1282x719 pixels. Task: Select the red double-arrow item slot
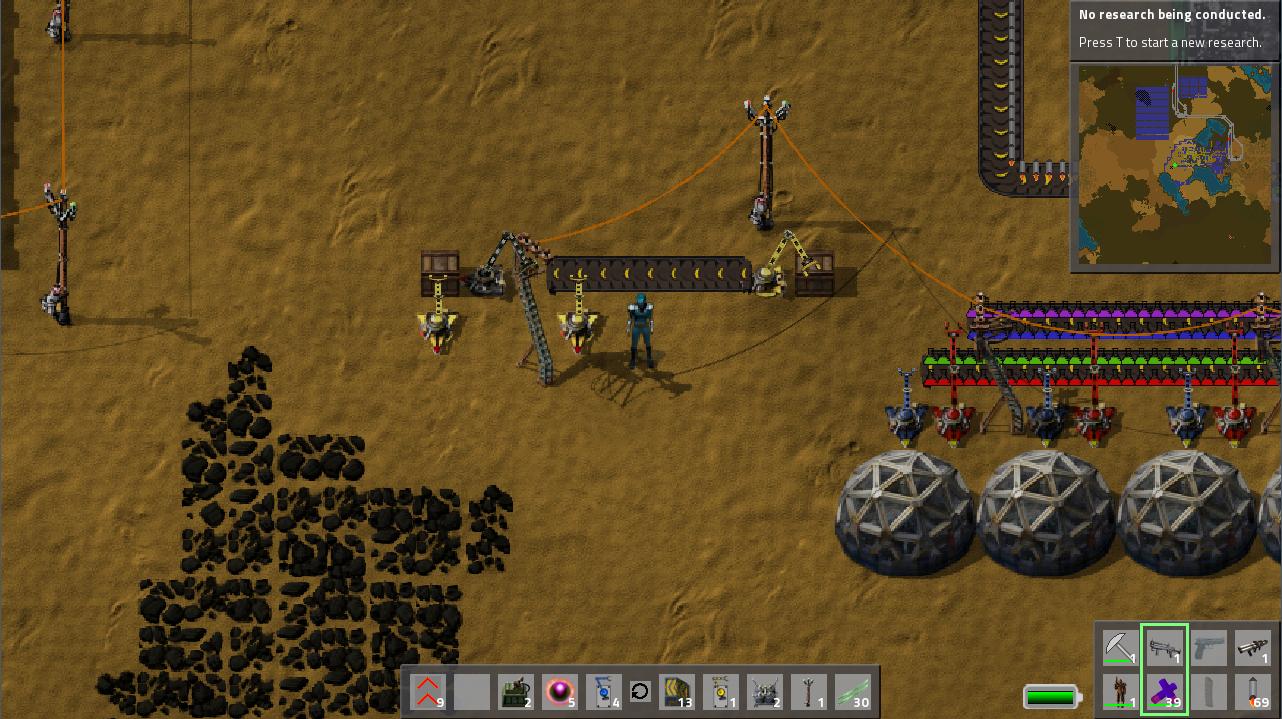click(x=428, y=691)
